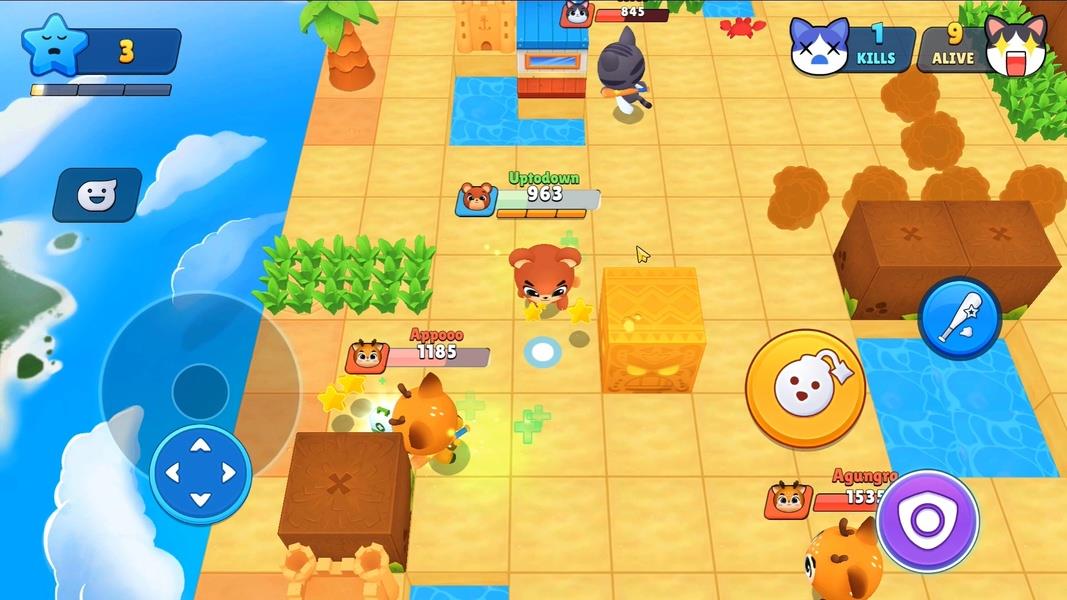Open the emote smiley button

[x=97, y=195]
